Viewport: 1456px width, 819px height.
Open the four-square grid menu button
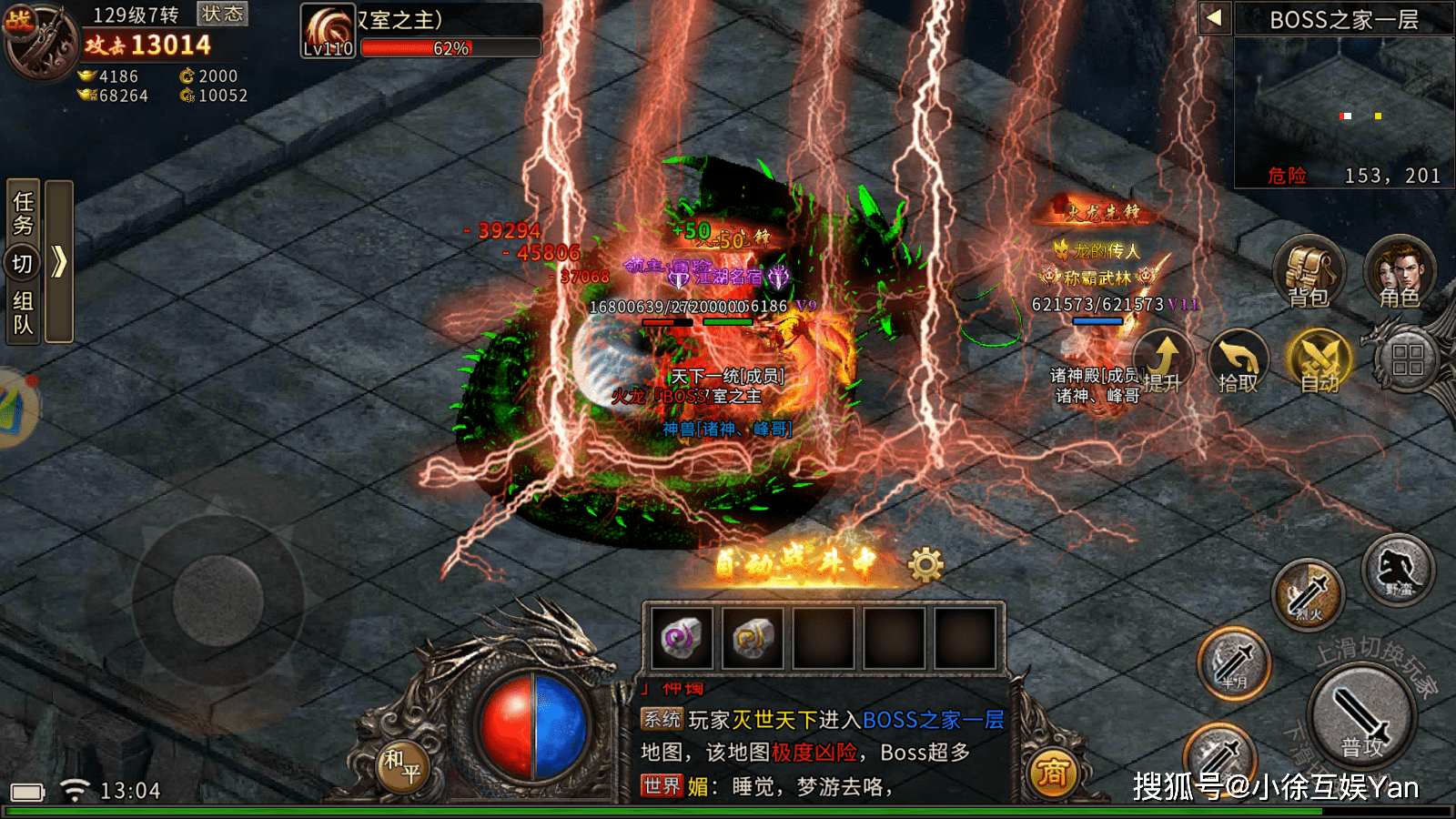(x=1407, y=359)
